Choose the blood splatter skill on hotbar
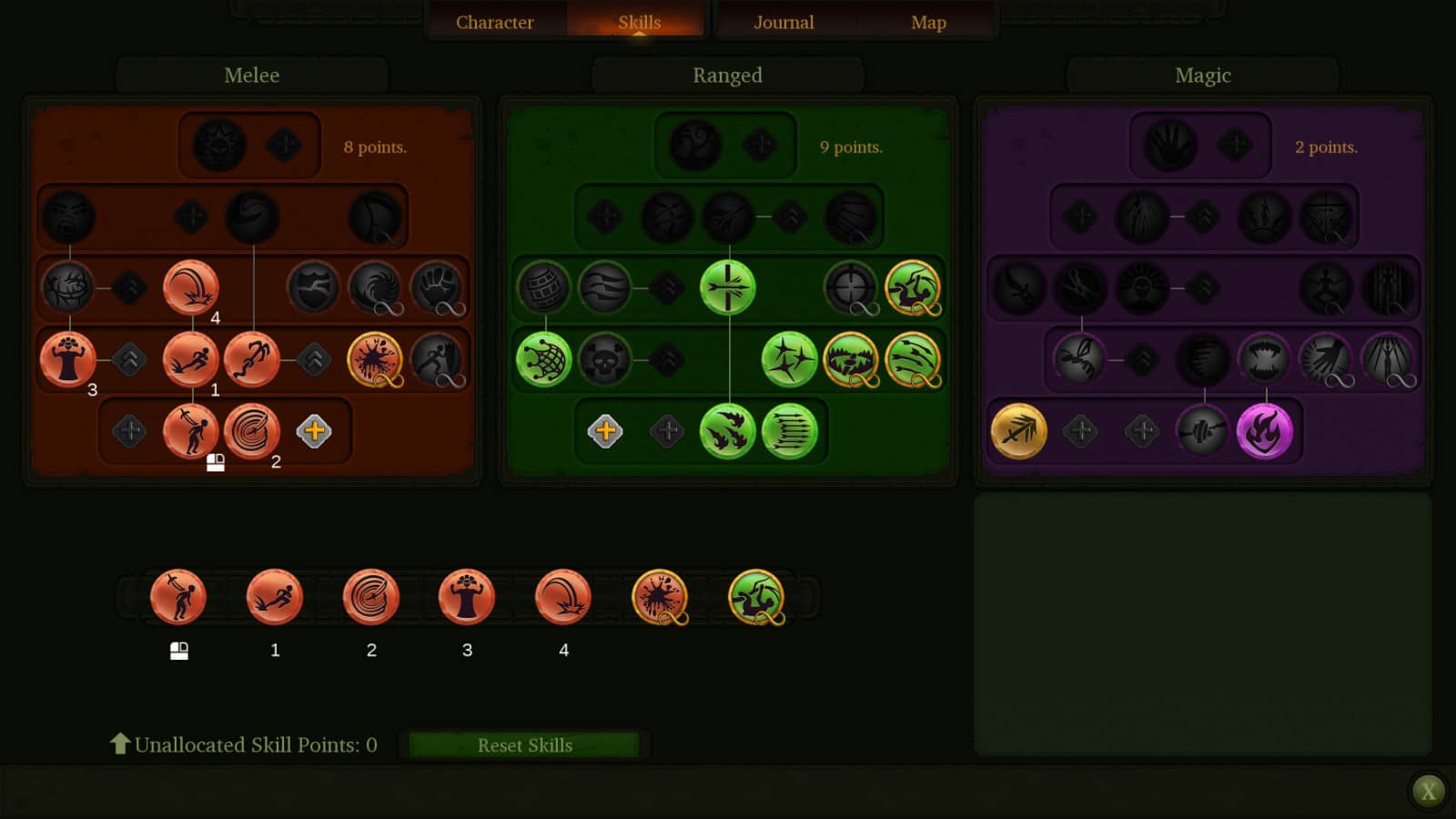The width and height of the screenshot is (1456, 819). [x=660, y=598]
